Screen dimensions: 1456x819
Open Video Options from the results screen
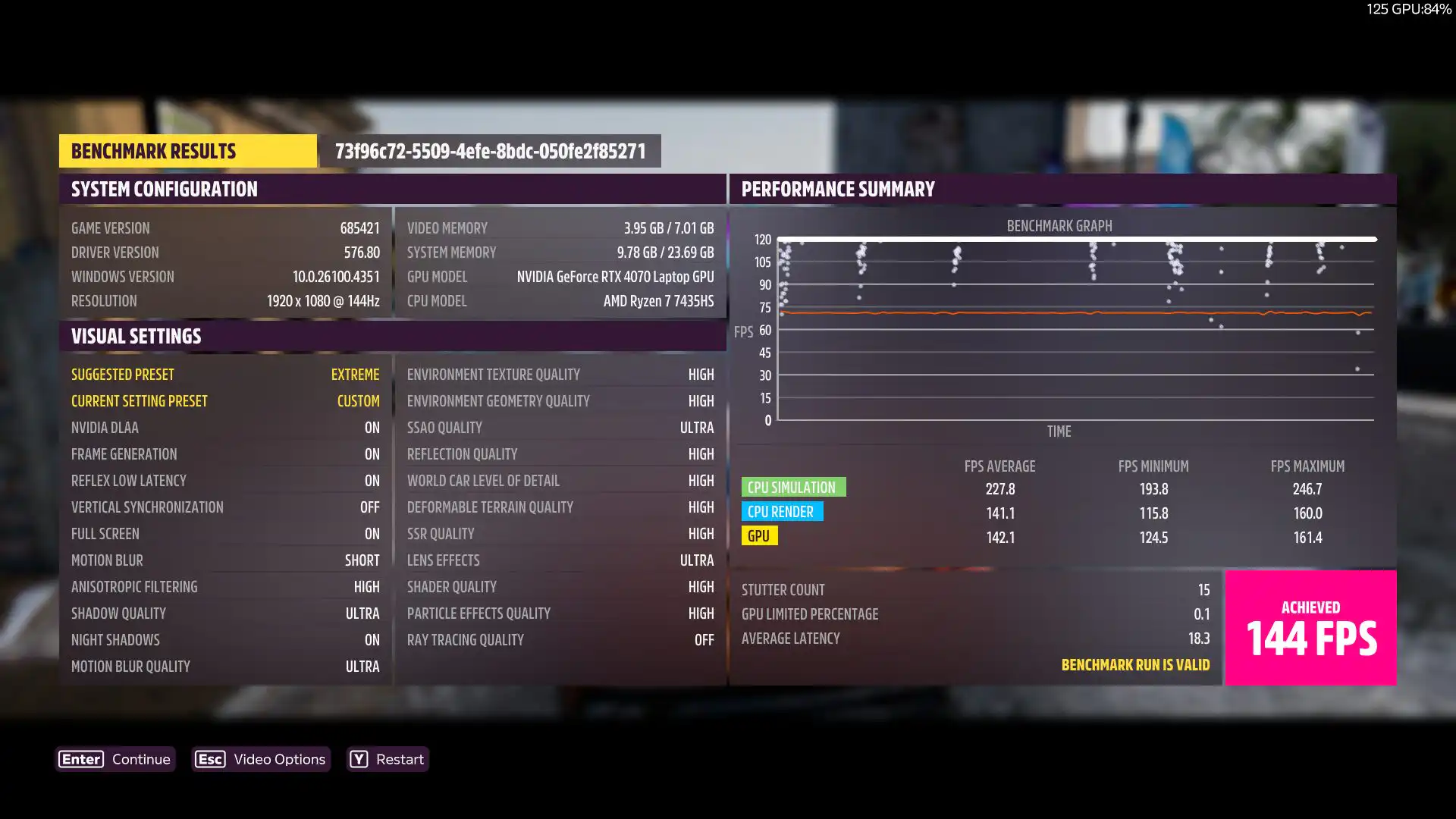pos(261,759)
